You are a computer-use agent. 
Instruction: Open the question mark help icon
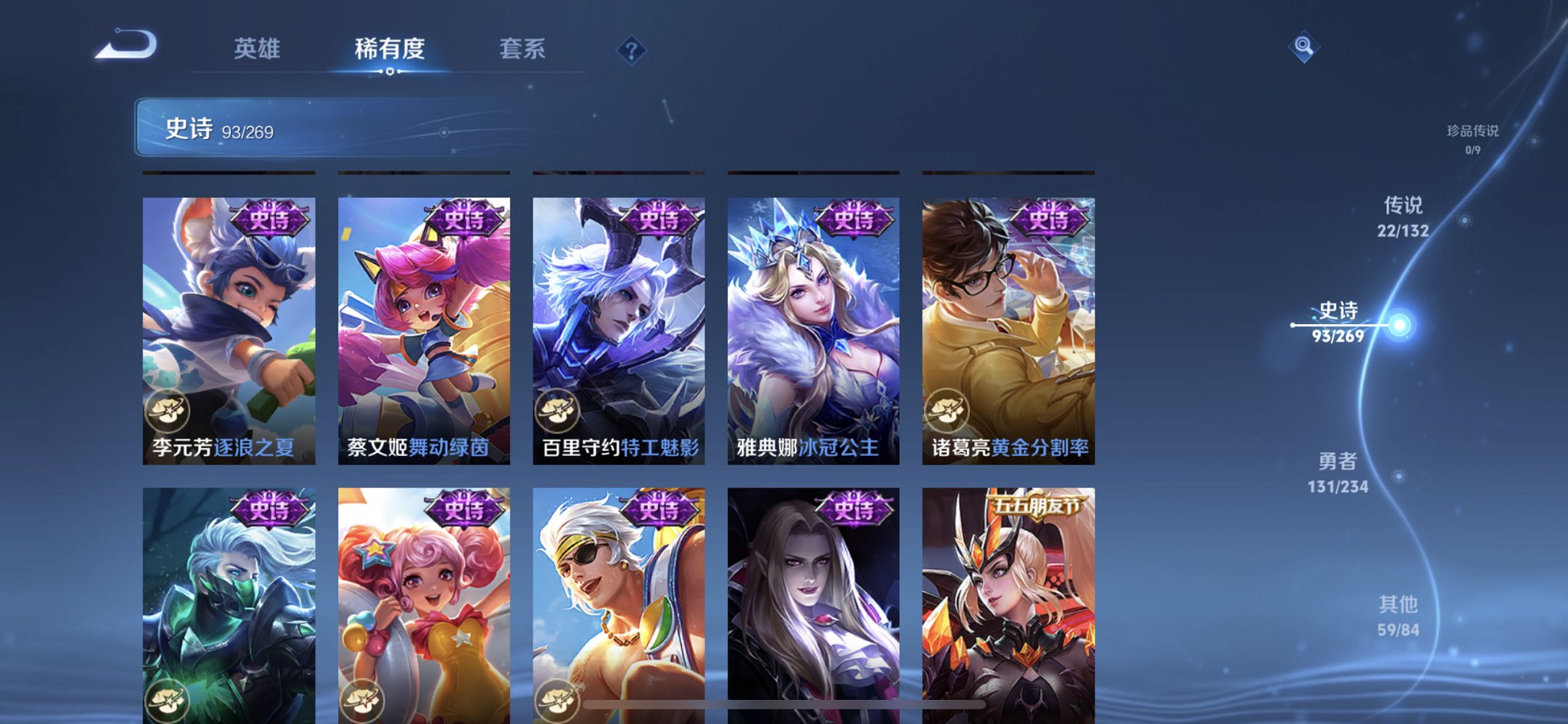click(632, 50)
